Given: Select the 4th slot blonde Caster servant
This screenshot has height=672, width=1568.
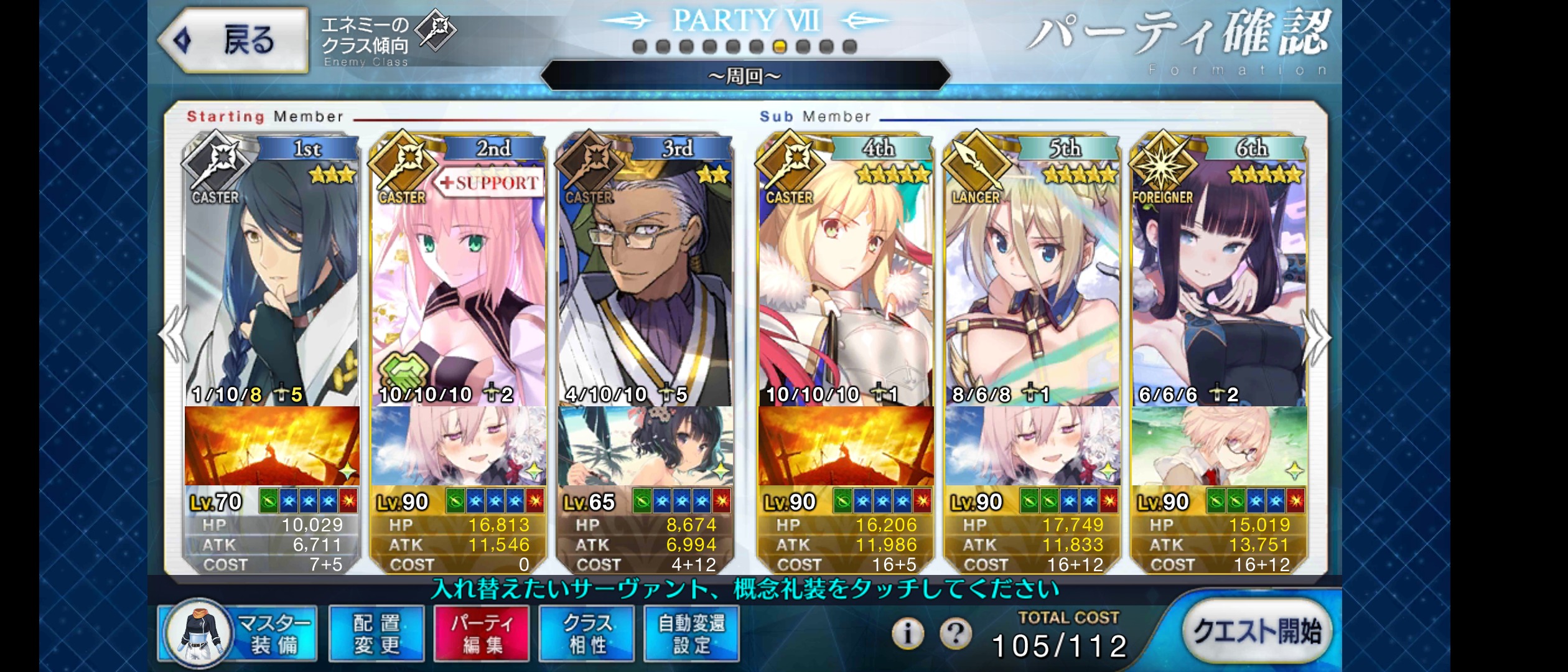Looking at the screenshot, I should click(x=846, y=280).
